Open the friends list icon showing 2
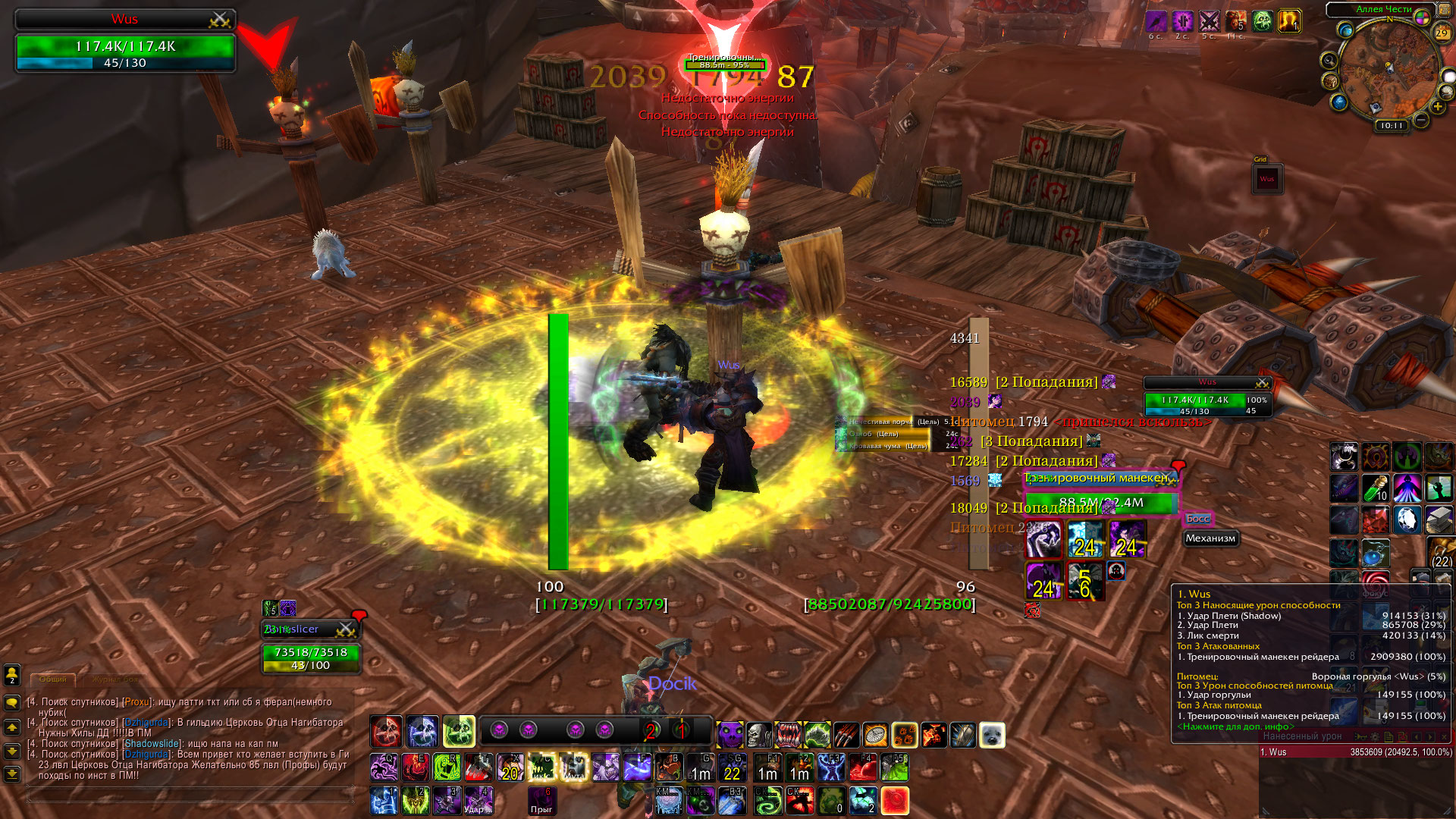Screen dimensions: 1456x819 pos(12,674)
